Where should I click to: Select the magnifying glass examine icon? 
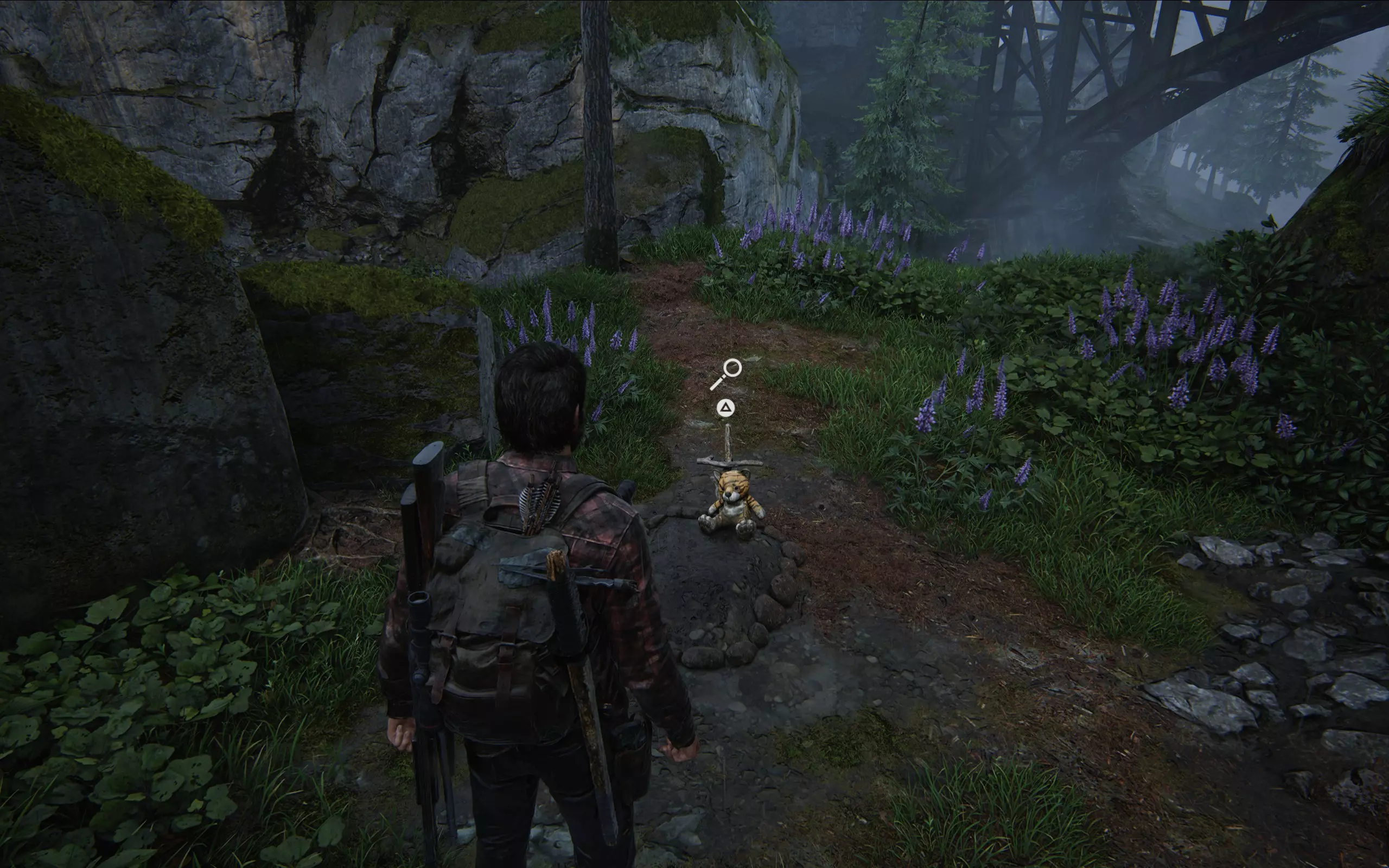[x=727, y=373]
